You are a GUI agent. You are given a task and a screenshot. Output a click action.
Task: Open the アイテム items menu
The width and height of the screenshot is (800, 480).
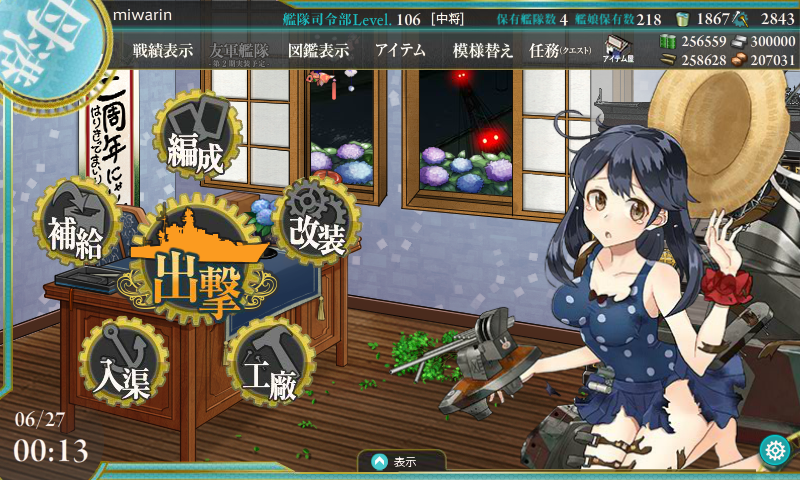click(x=400, y=51)
